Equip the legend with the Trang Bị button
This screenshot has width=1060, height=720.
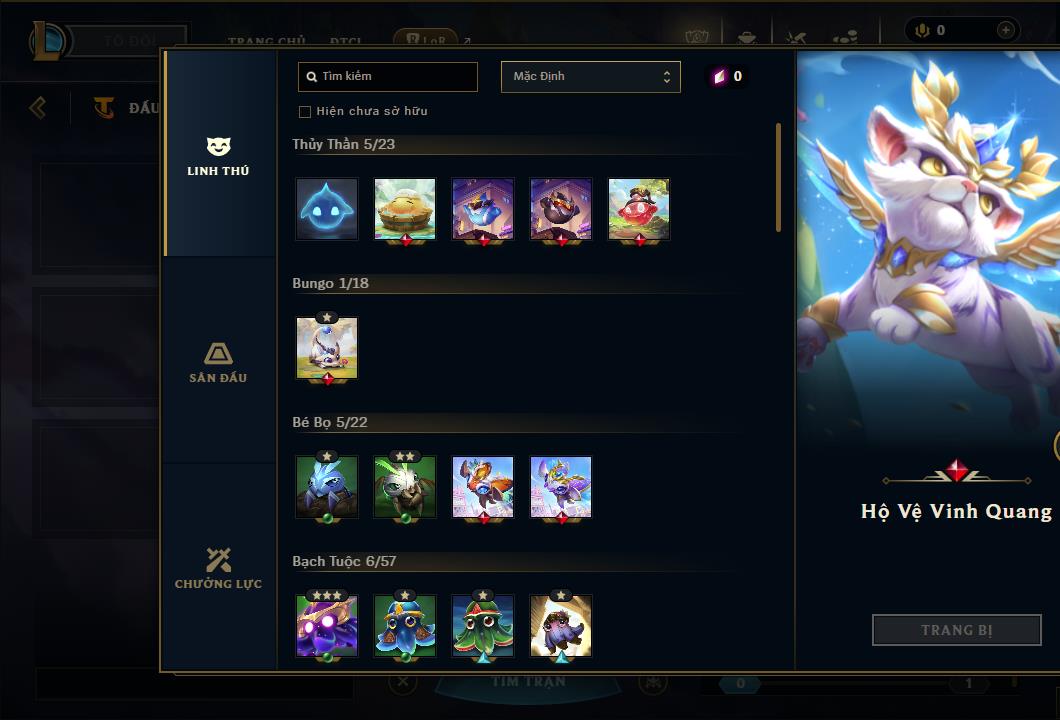(956, 630)
